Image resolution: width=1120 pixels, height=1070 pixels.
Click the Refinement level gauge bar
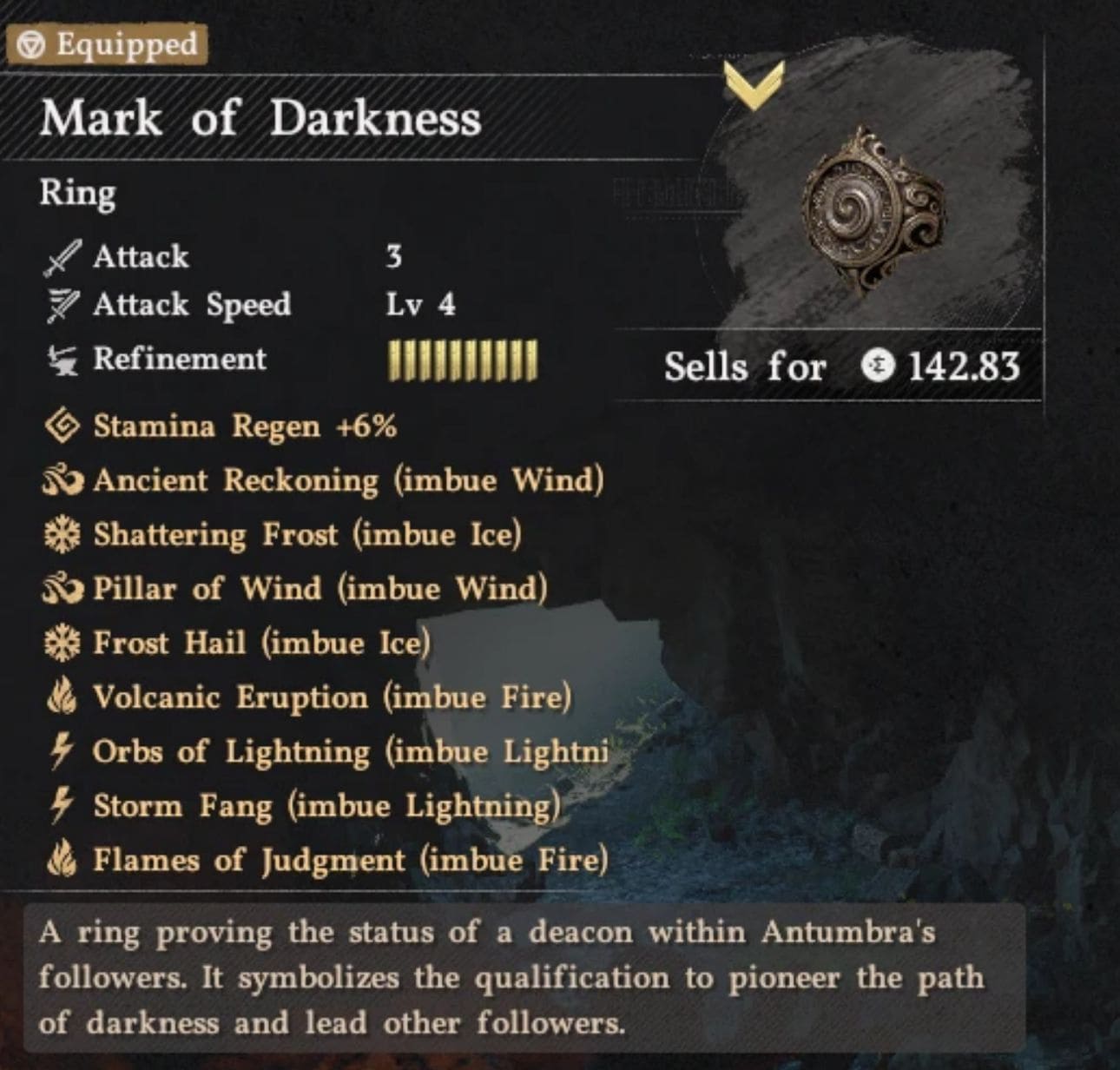tap(462, 359)
